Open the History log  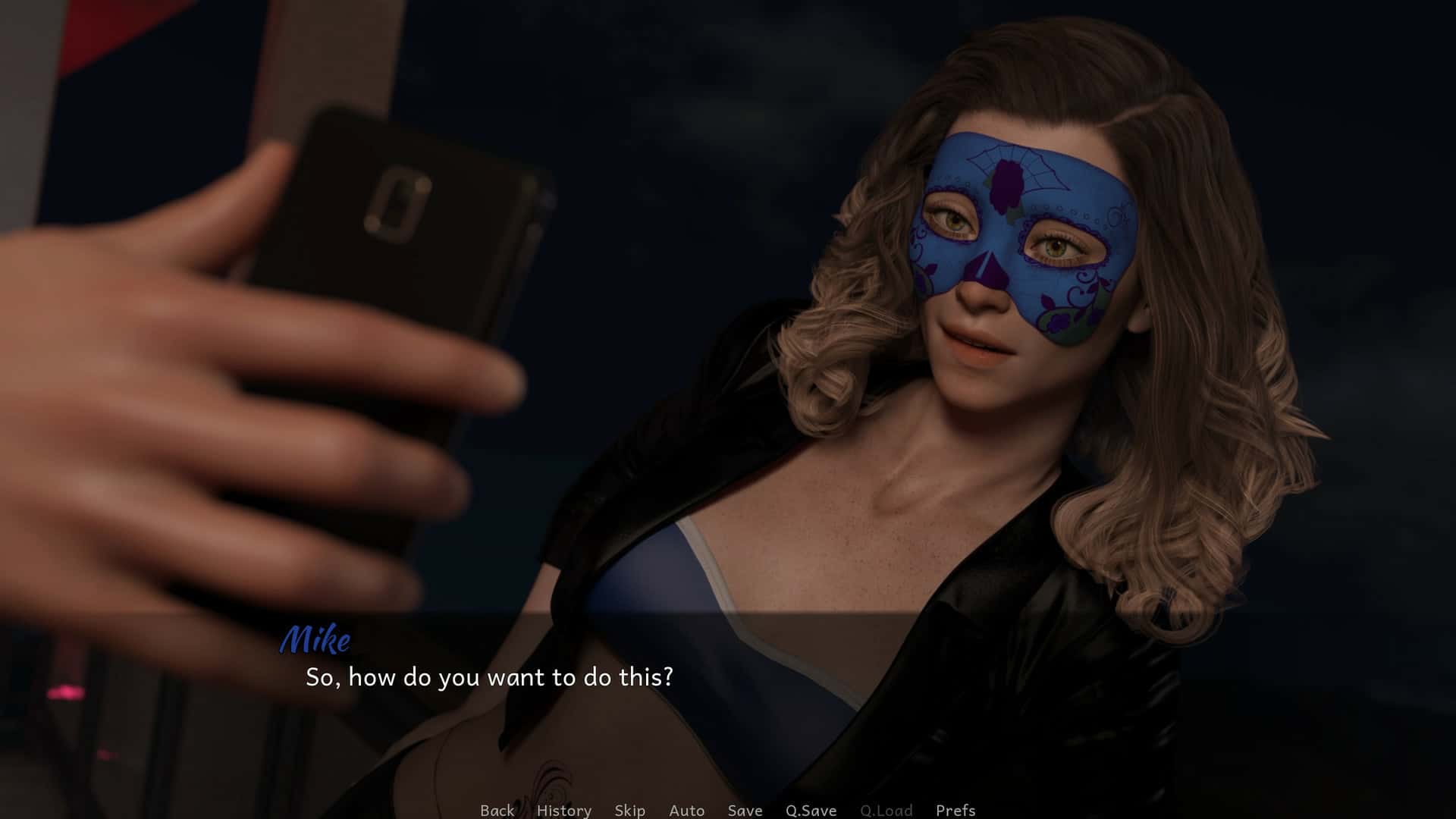563,810
